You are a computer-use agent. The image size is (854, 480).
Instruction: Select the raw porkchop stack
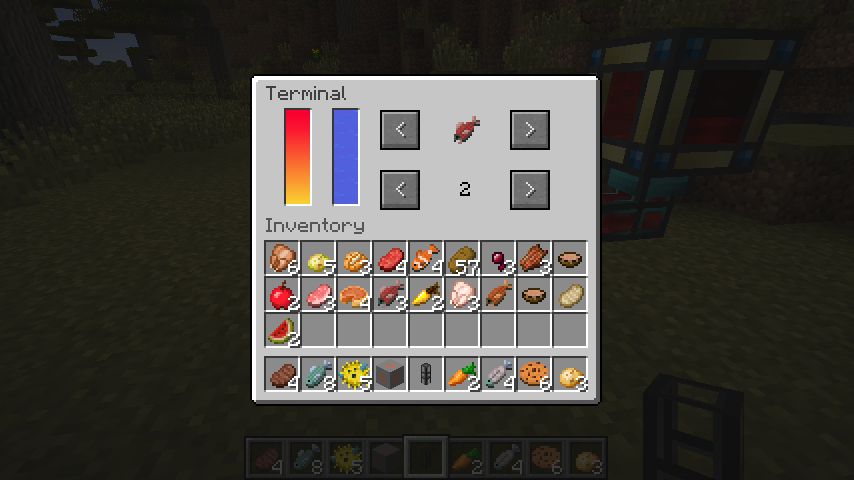click(x=318, y=295)
